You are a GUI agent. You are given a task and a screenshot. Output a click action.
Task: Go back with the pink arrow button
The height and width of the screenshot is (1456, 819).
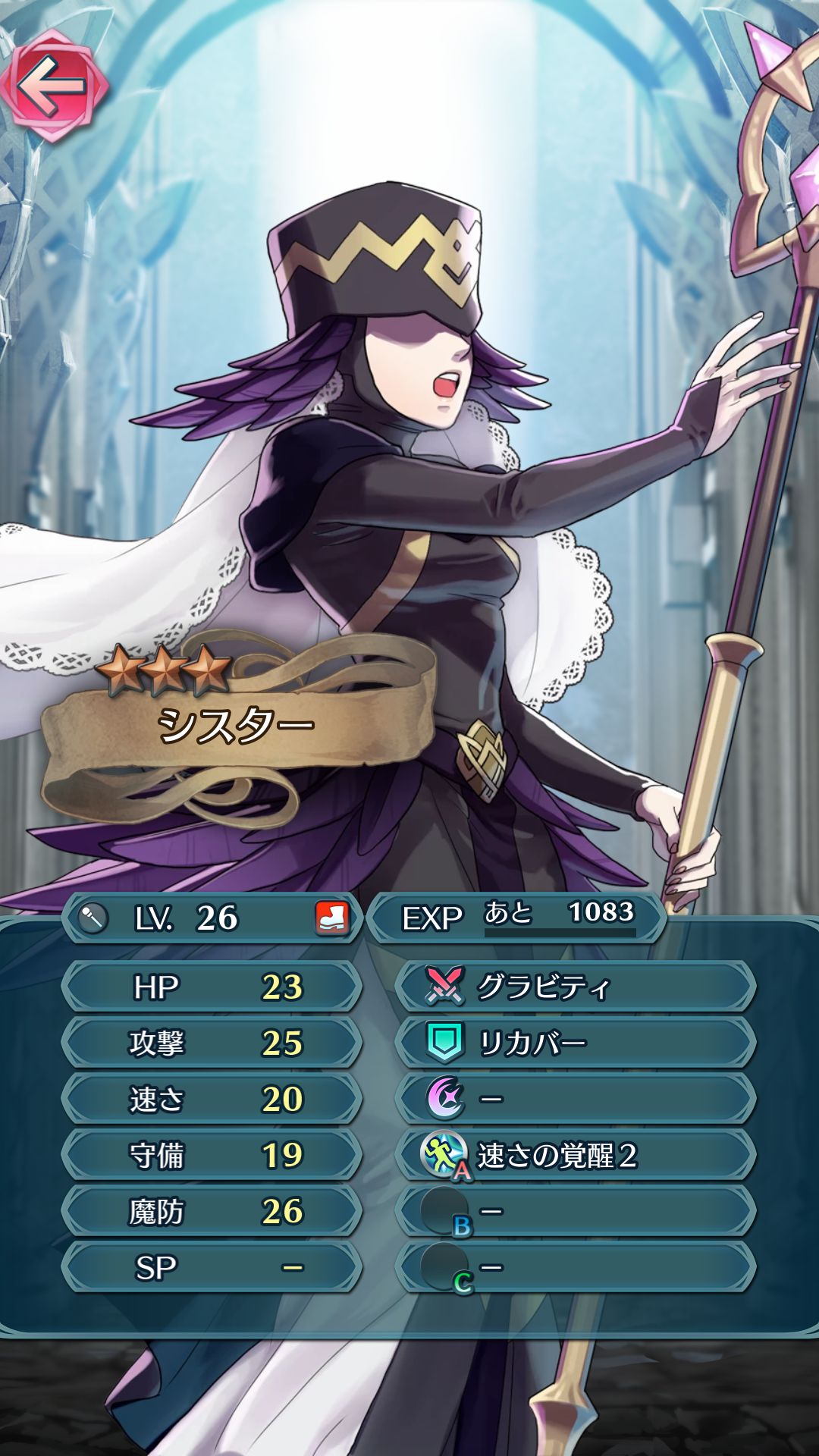click(x=53, y=85)
